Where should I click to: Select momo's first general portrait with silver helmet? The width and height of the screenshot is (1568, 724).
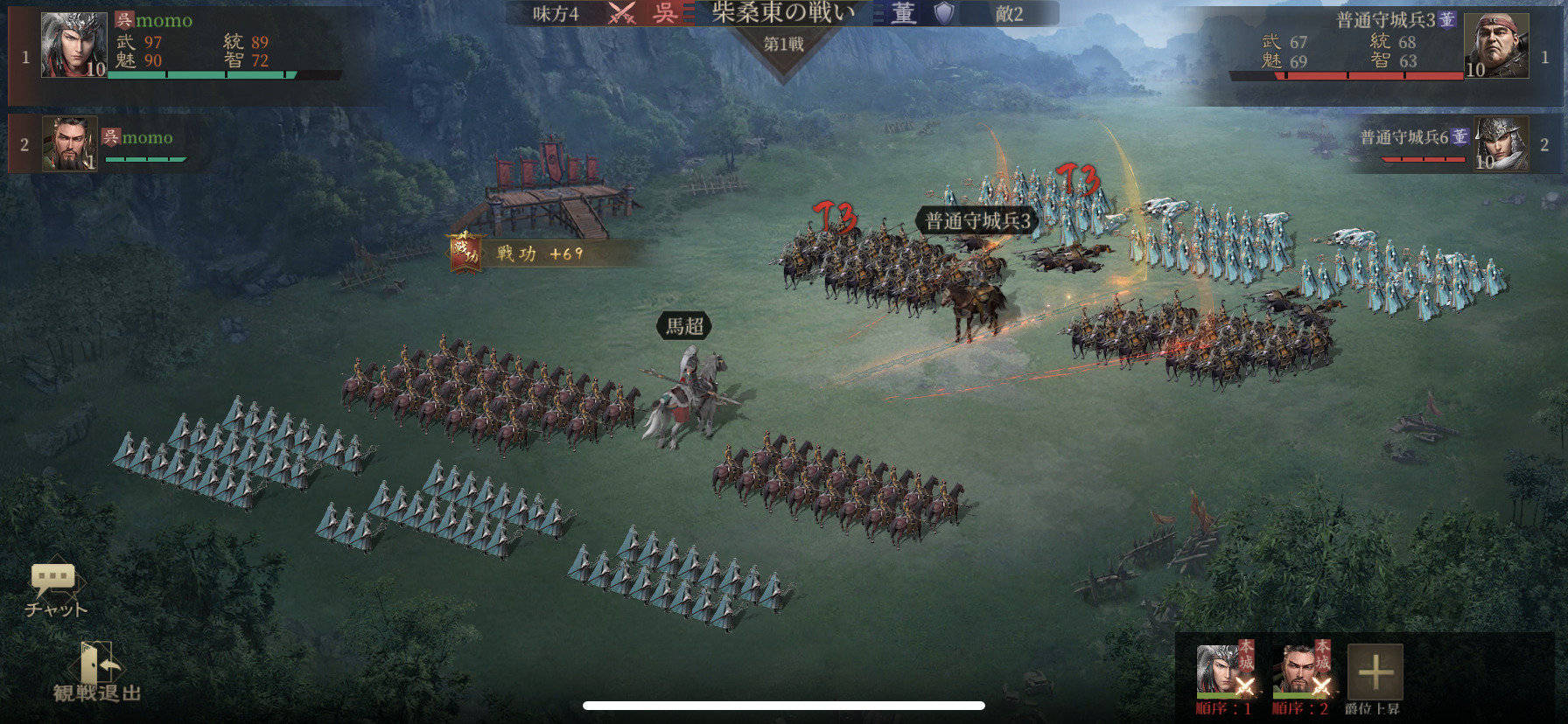coord(73,45)
